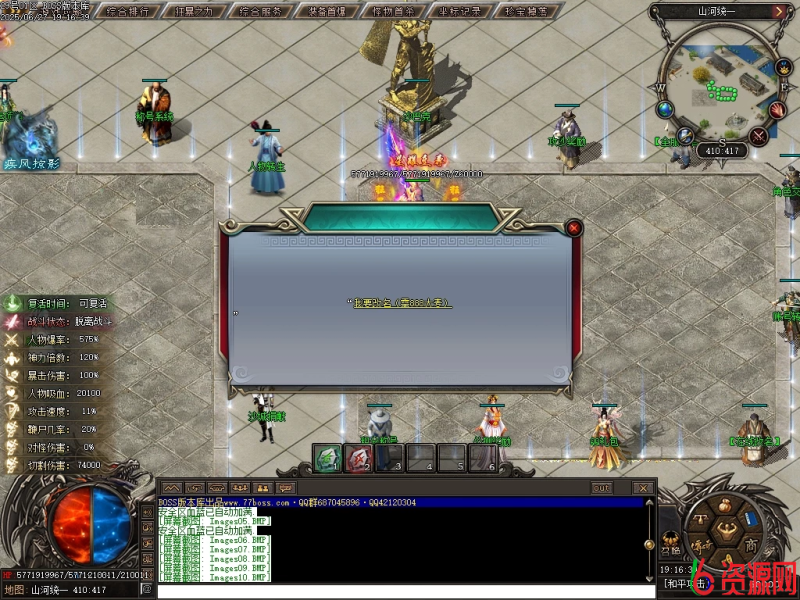Use the green item in hotbar slot 1

[326, 458]
